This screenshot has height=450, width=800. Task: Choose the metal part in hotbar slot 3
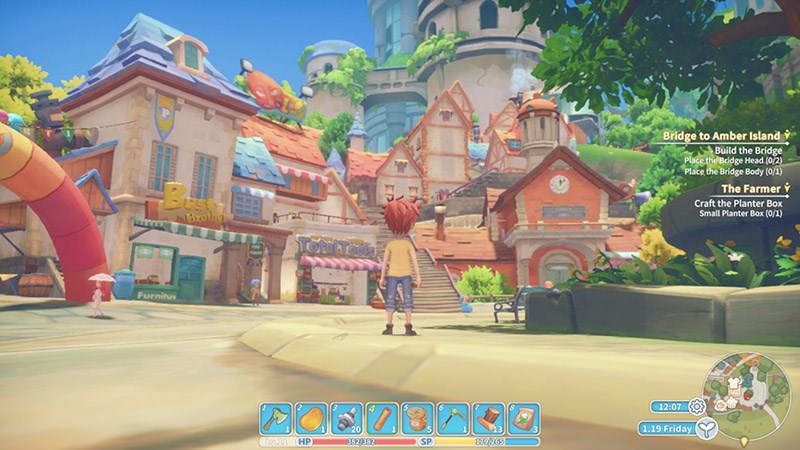(x=345, y=418)
